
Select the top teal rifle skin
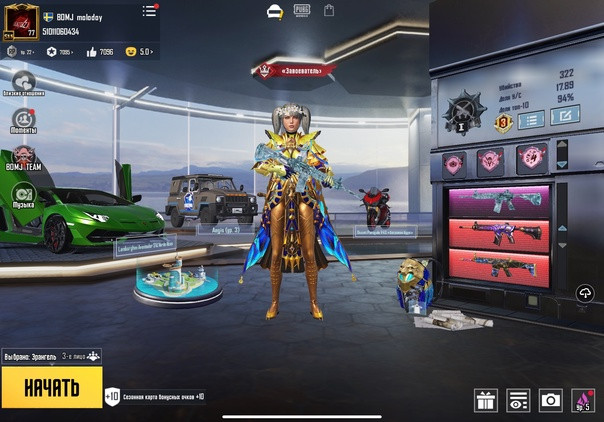(x=498, y=200)
